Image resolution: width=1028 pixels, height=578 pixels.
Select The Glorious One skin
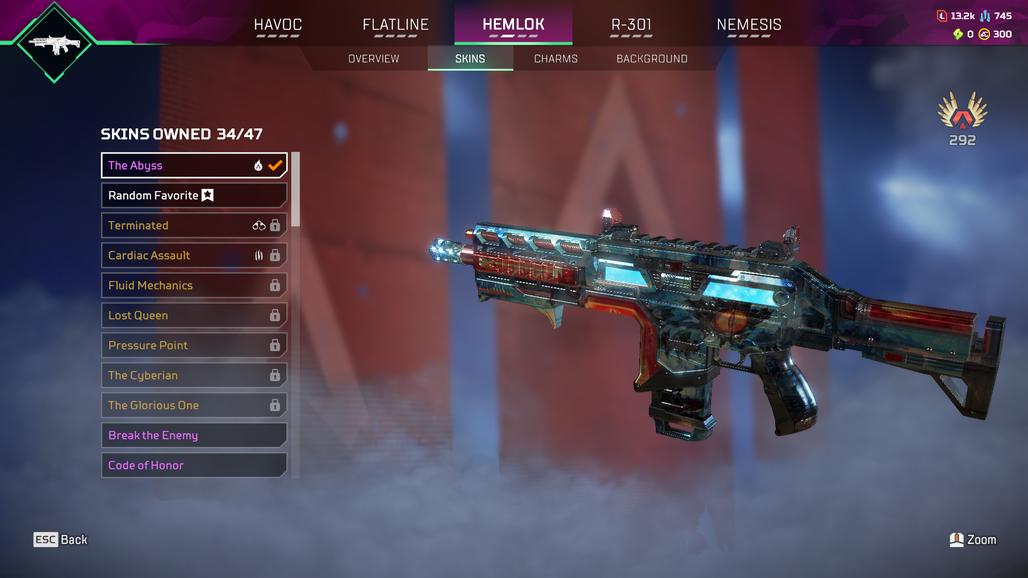click(x=194, y=405)
